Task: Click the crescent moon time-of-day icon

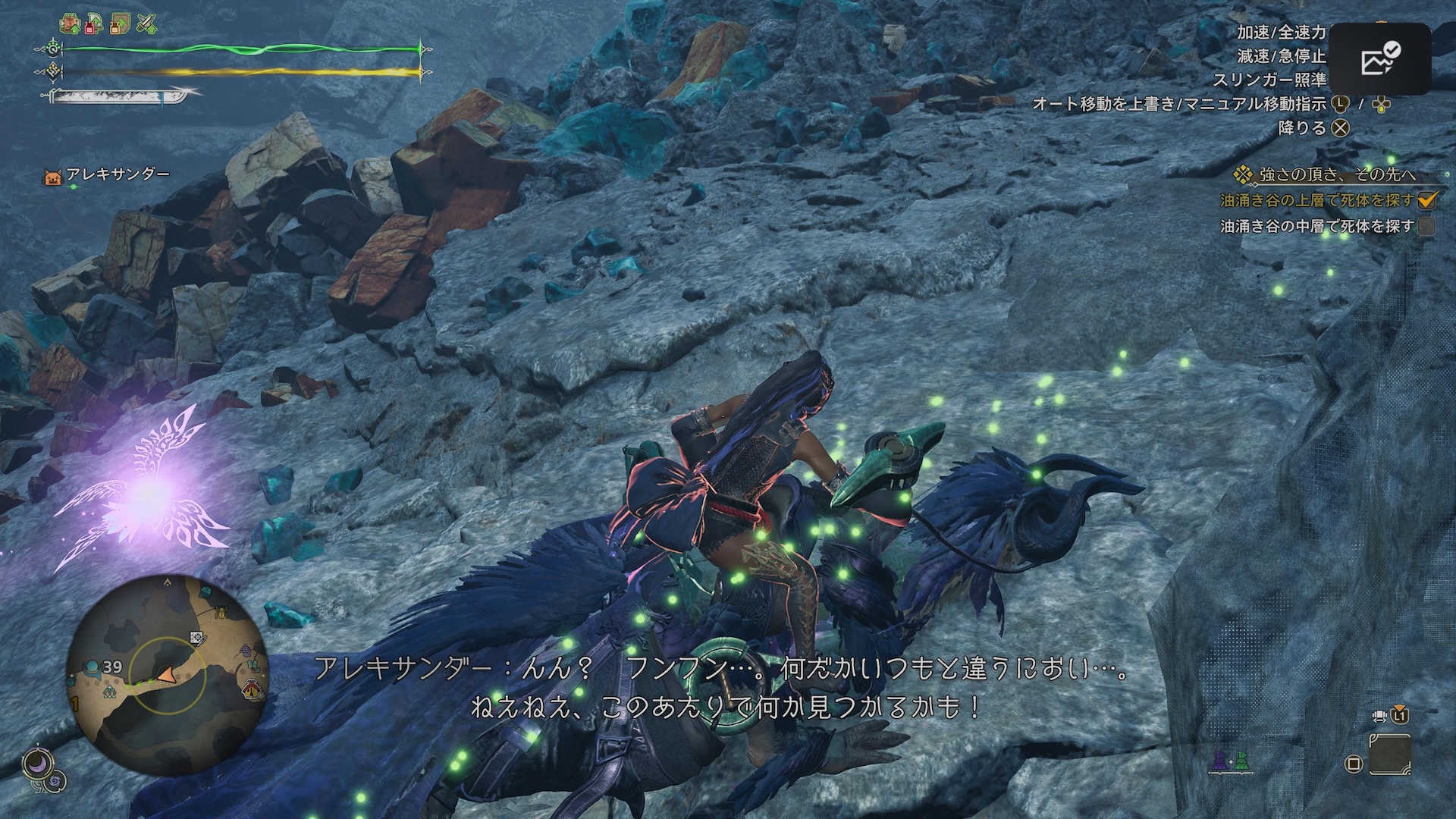Action: point(35,764)
